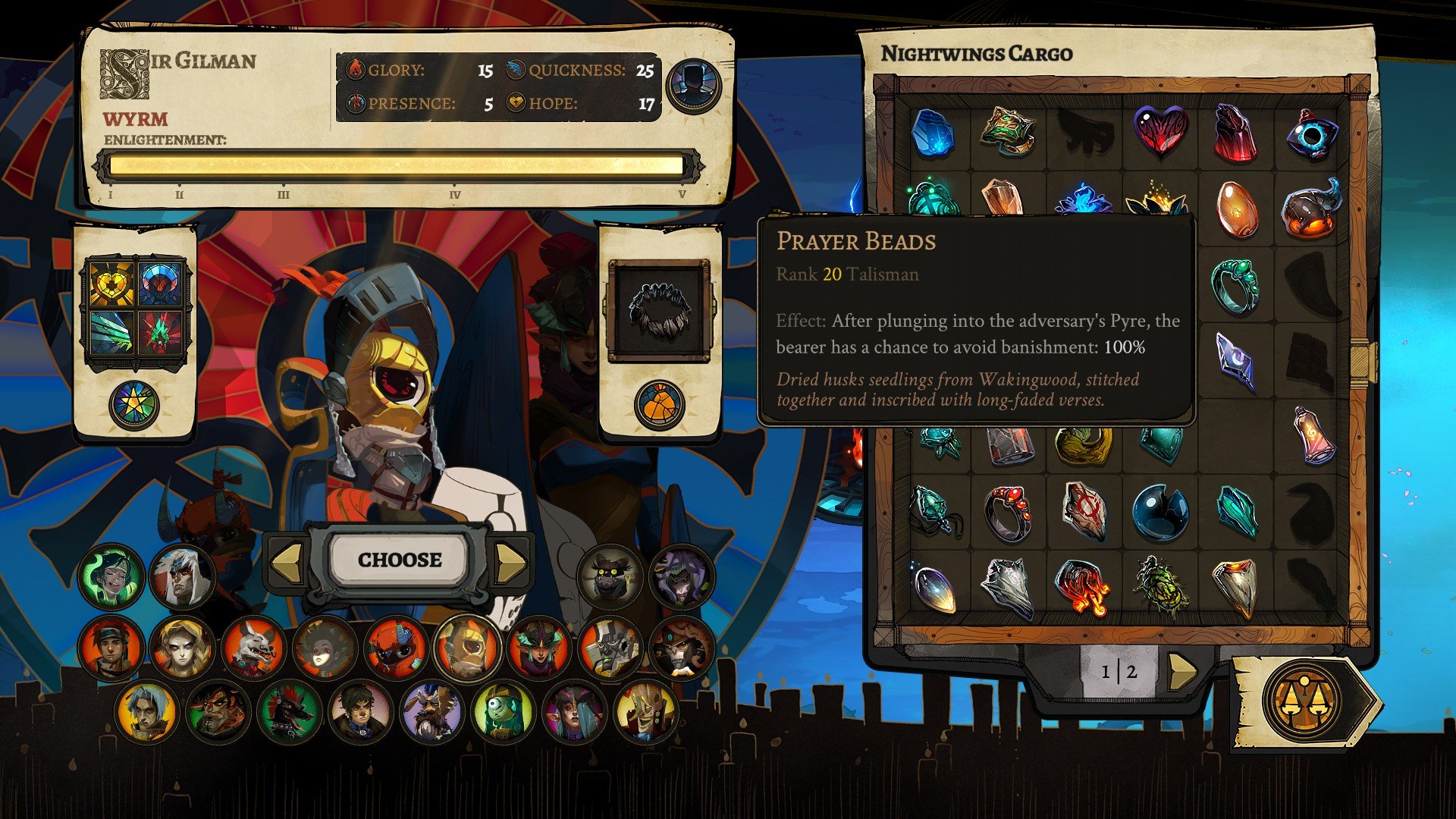The image size is (1456, 819).
Task: Select the equipped Prayer Beads talisman slot
Action: pyautogui.click(x=659, y=310)
